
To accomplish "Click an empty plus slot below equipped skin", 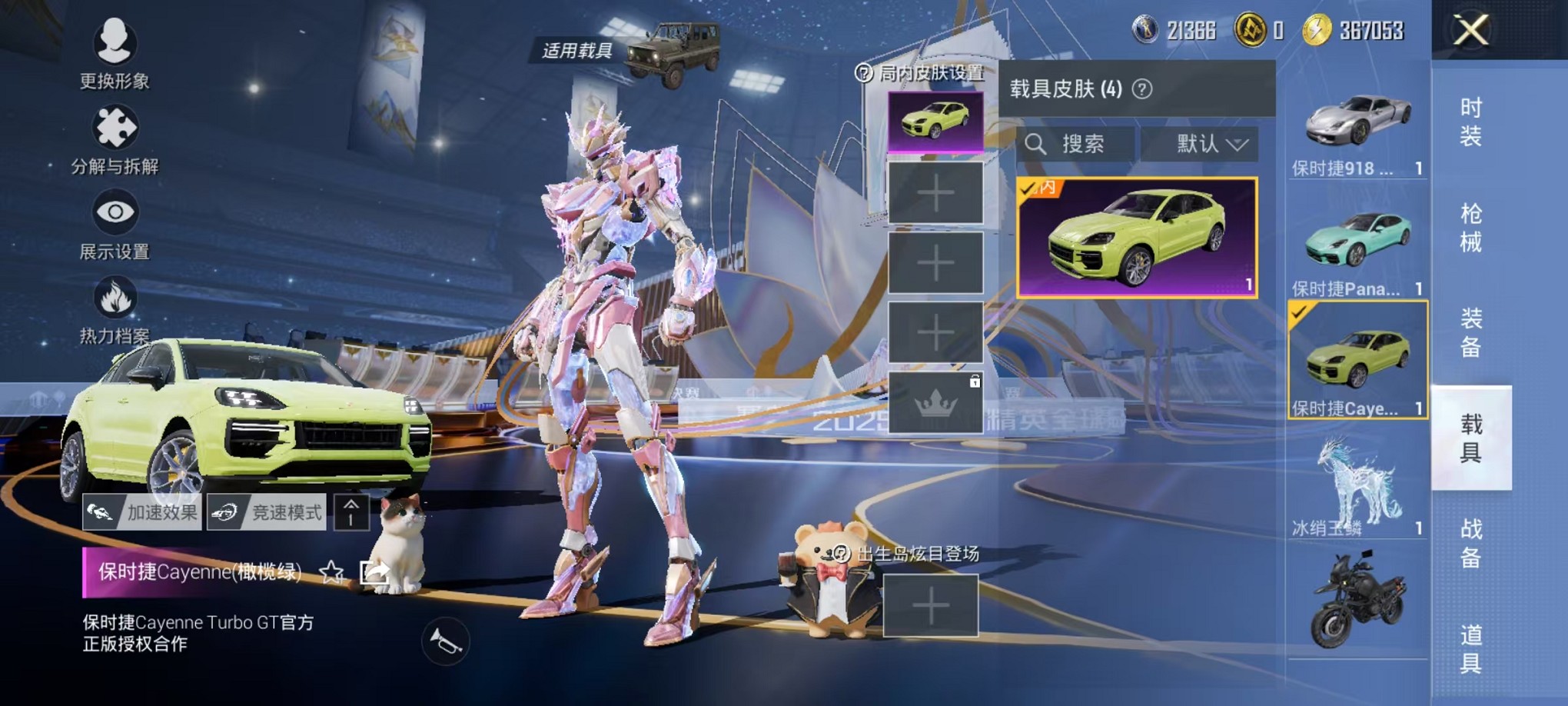I will pyautogui.click(x=936, y=196).
